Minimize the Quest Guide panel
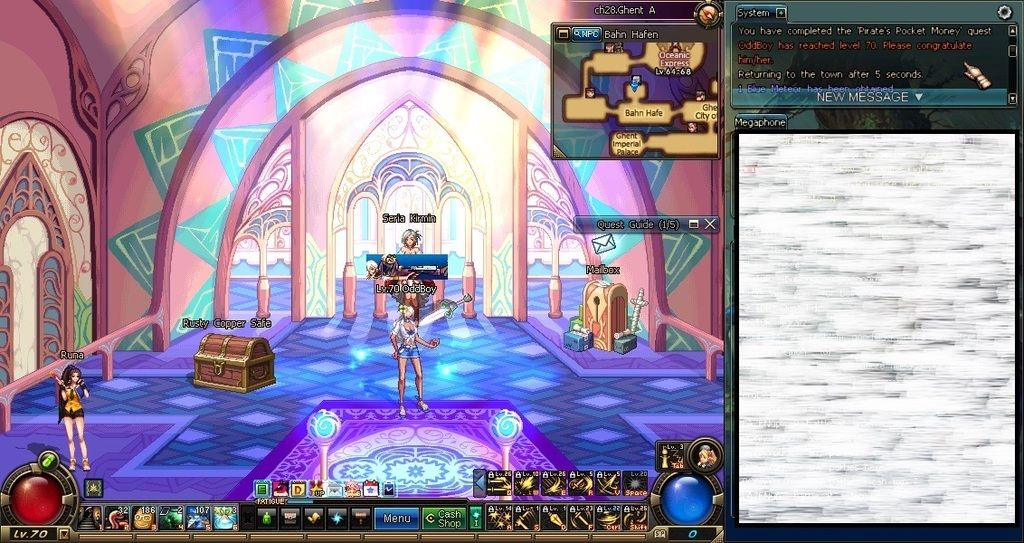The height and width of the screenshot is (543, 1024). pyautogui.click(x=693, y=225)
